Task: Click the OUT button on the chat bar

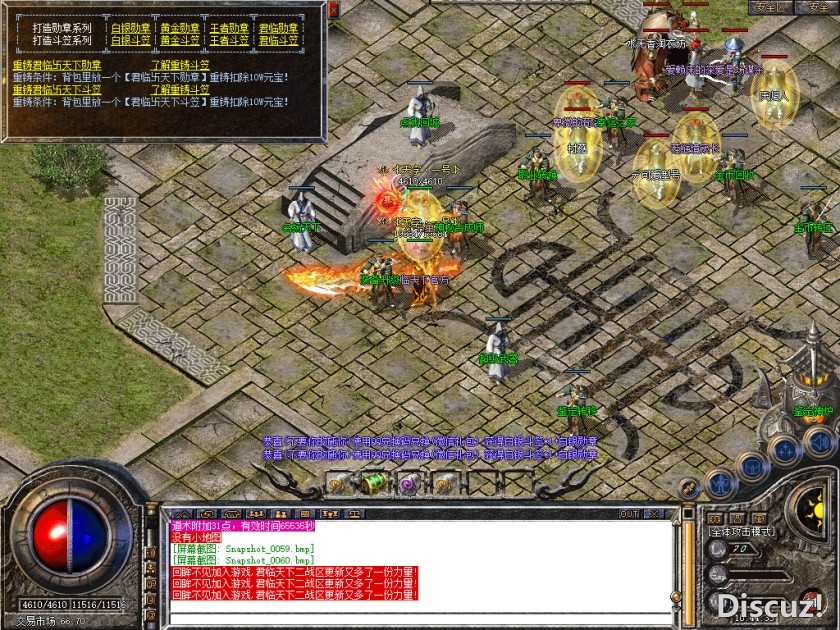Action: 629,514
